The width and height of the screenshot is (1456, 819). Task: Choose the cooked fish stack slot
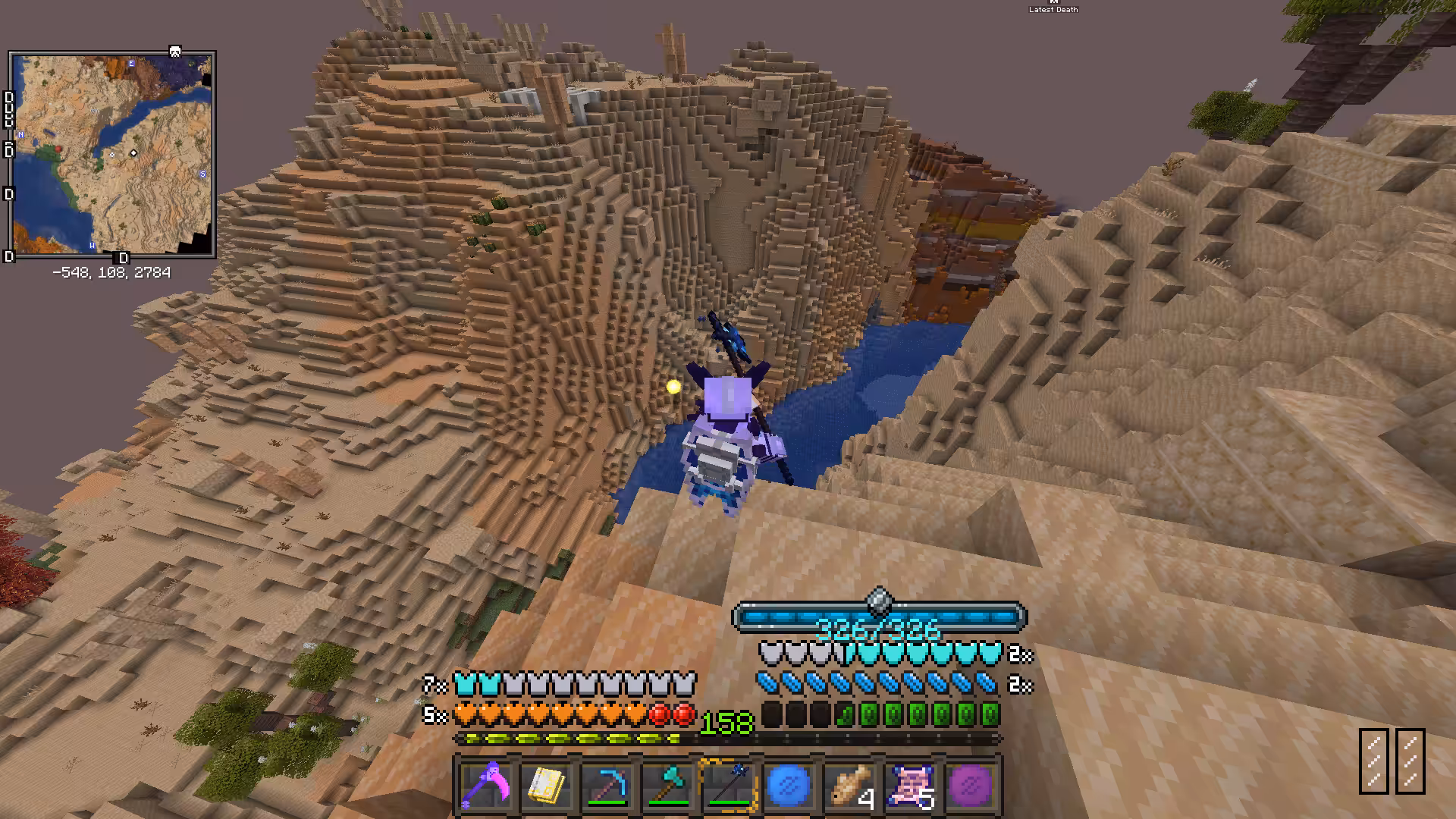pos(850,786)
